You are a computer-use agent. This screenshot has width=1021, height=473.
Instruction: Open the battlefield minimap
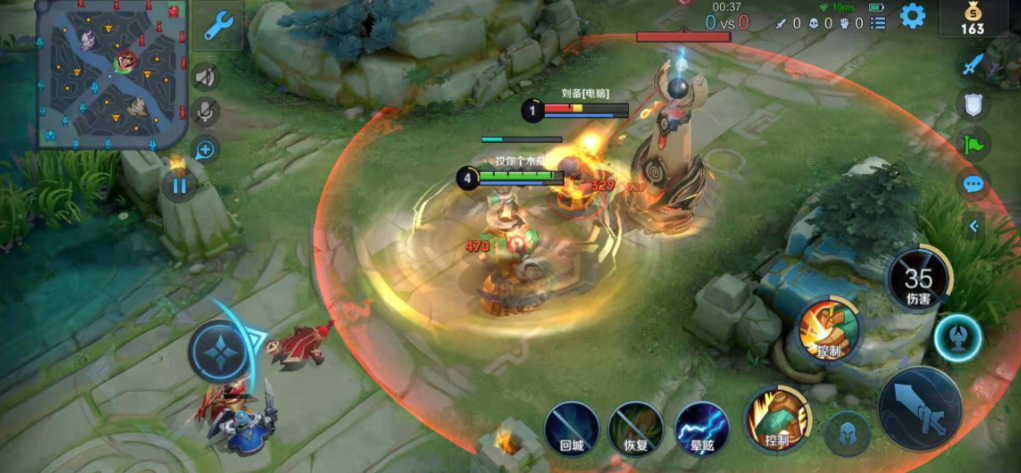[110, 75]
